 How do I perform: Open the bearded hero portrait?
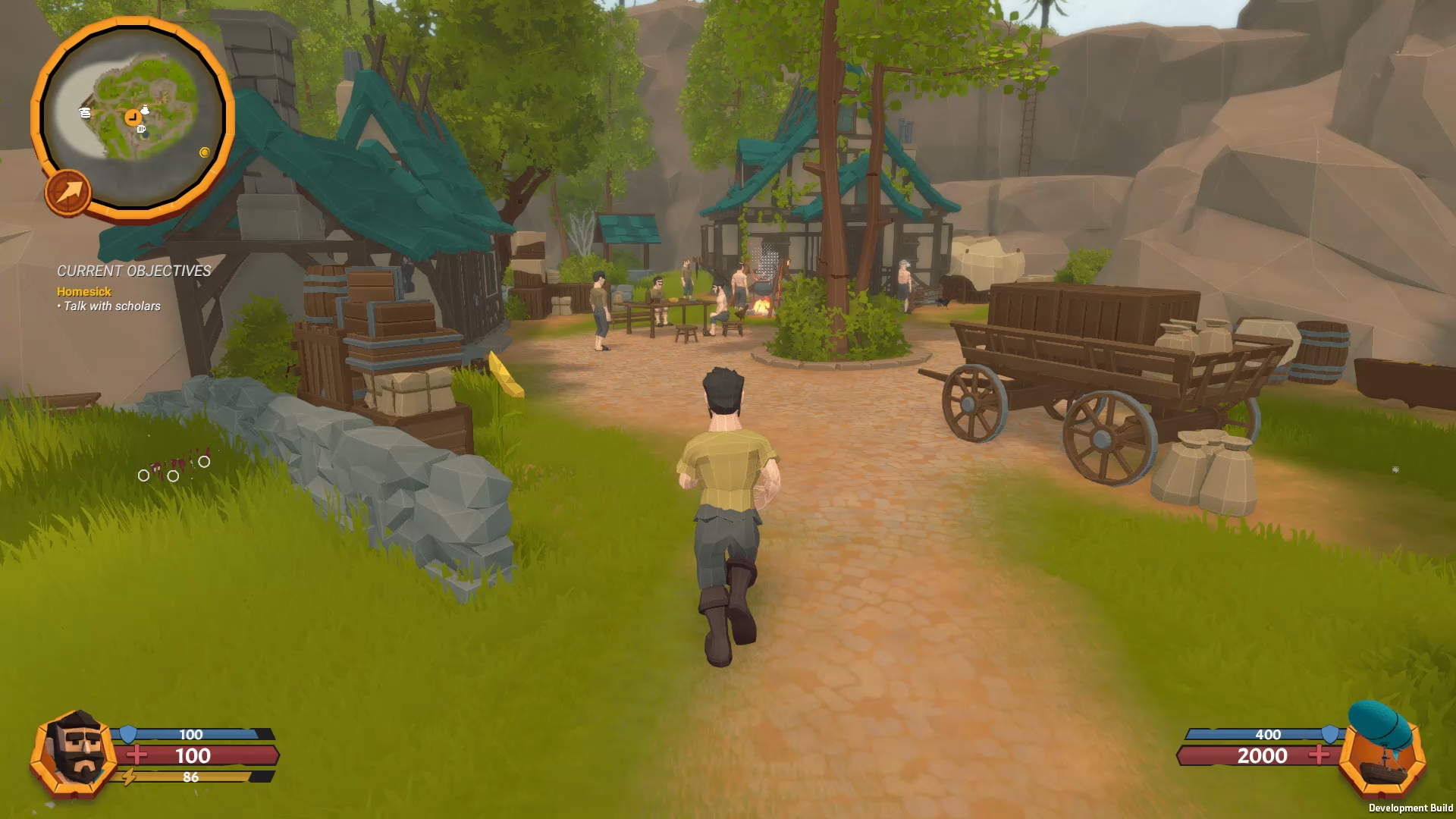pyautogui.click(x=75, y=753)
